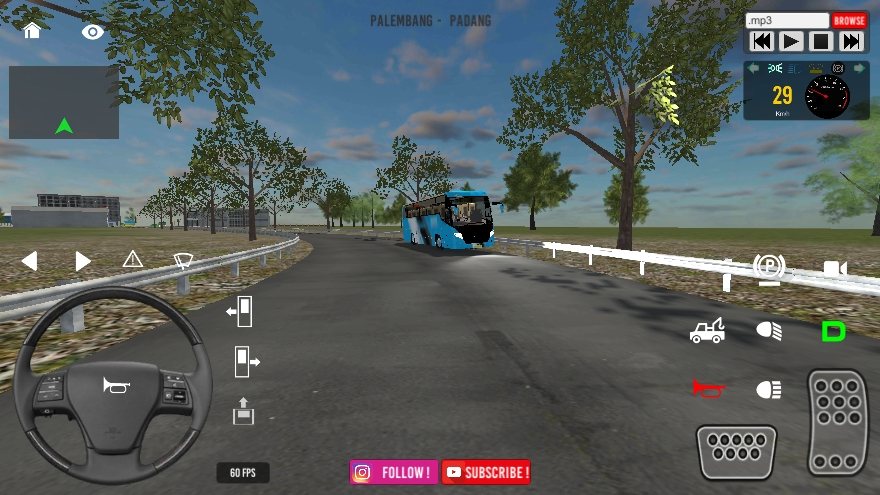
Task: Step on the brake pedal
Action: pos(737,452)
